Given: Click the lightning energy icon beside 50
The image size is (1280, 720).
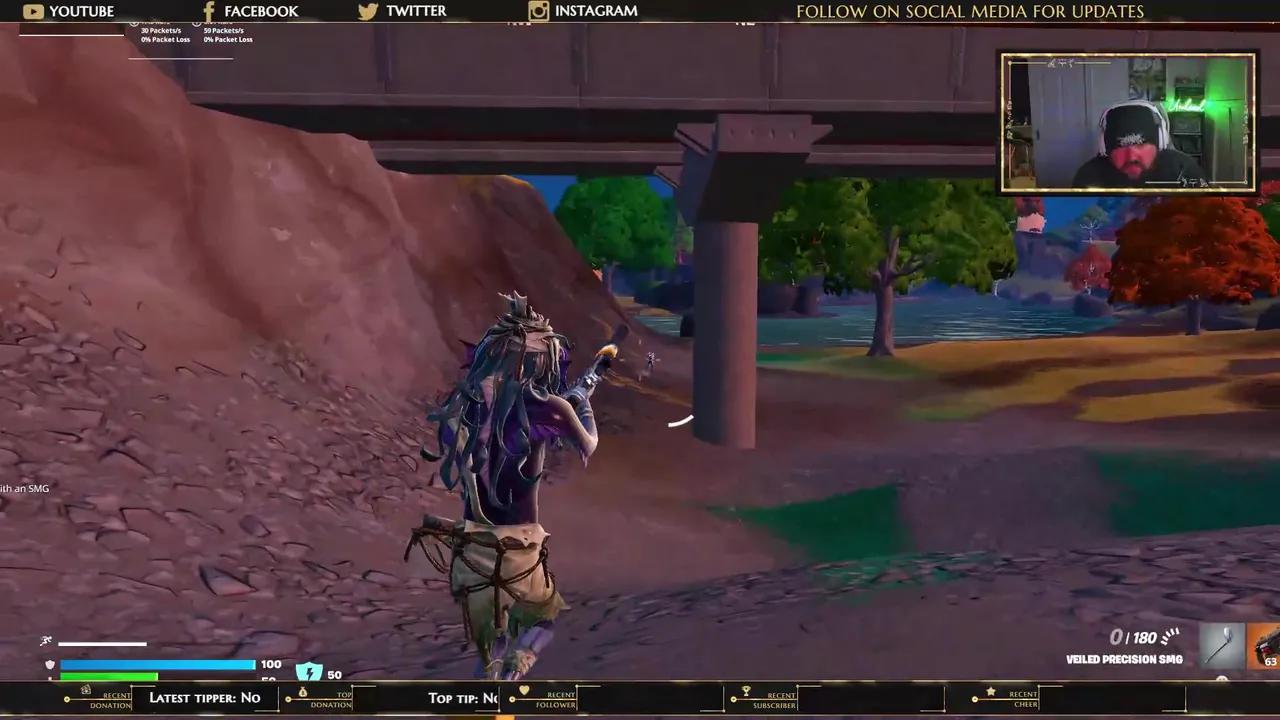Looking at the screenshot, I should point(308,672).
